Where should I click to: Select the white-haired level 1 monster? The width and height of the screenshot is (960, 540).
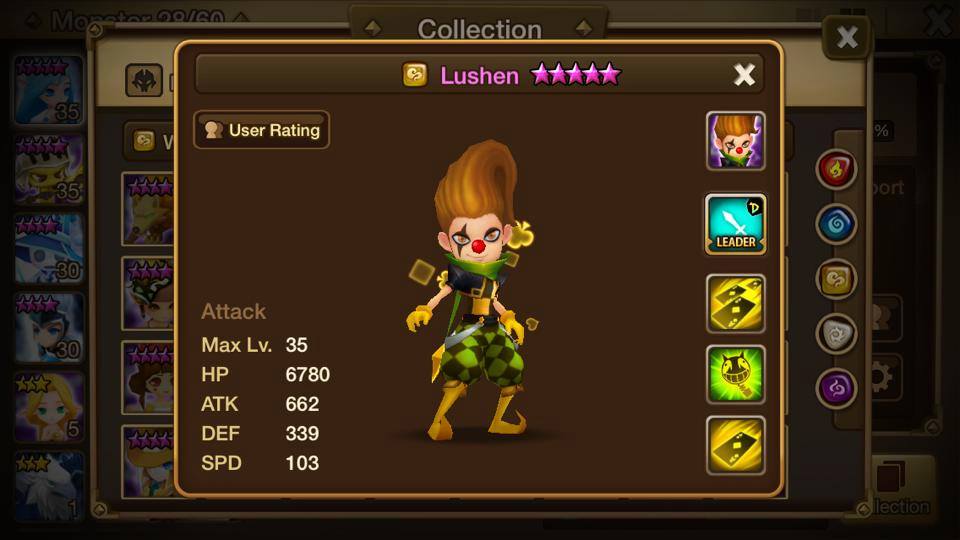point(49,486)
